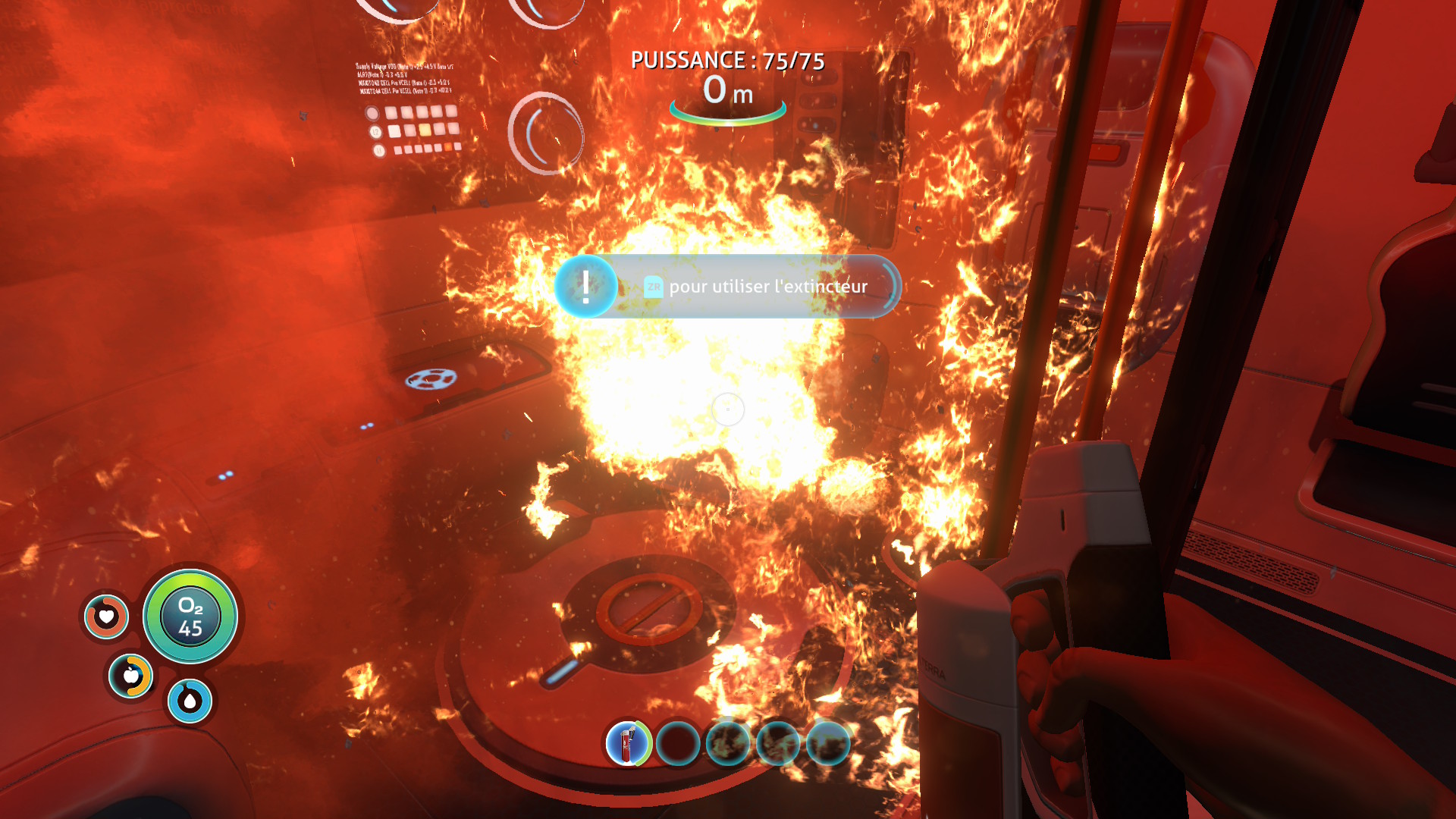Select the fire extinguisher hotbar slot
Image resolution: width=1456 pixels, height=819 pixels.
pyautogui.click(x=628, y=743)
